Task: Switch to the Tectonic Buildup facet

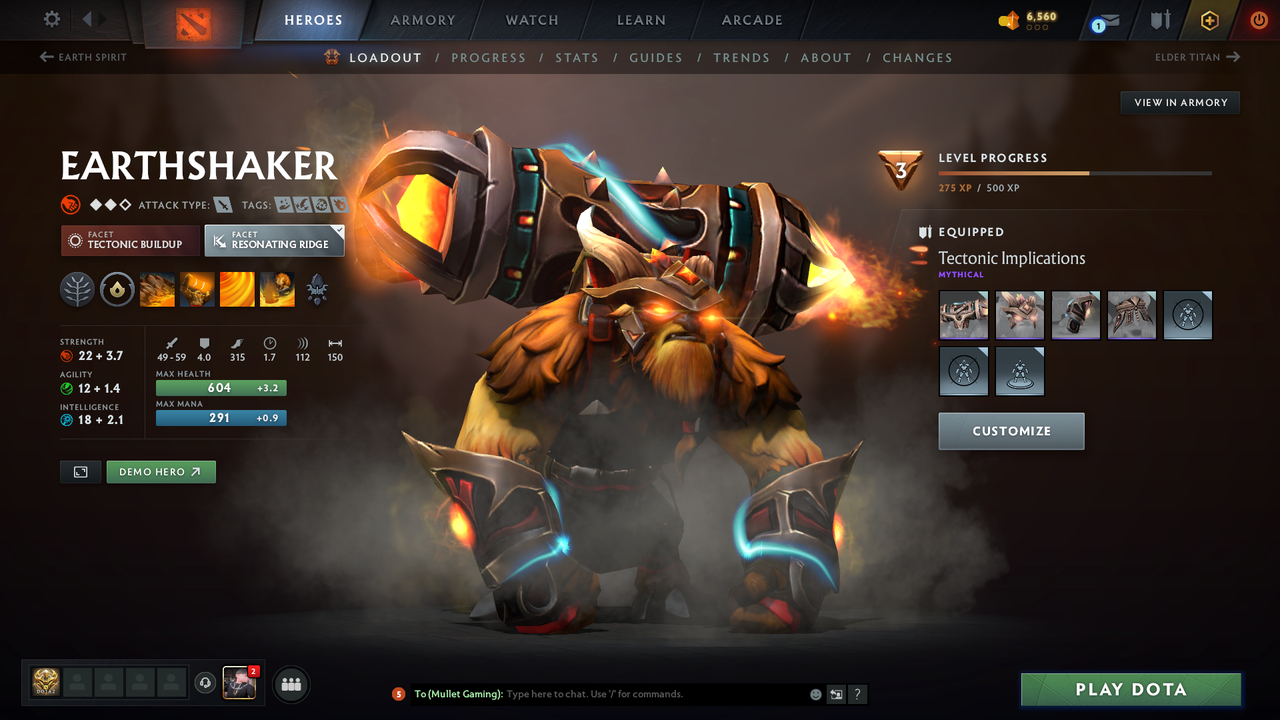Action: [130, 241]
